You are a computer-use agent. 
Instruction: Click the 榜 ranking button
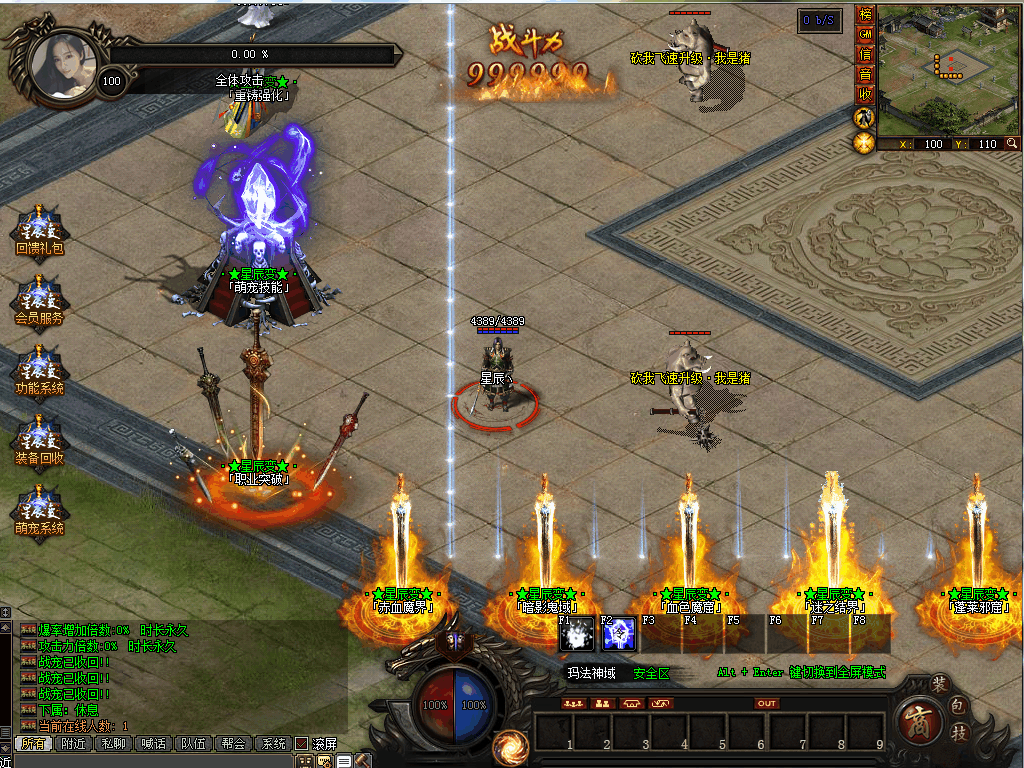(865, 15)
